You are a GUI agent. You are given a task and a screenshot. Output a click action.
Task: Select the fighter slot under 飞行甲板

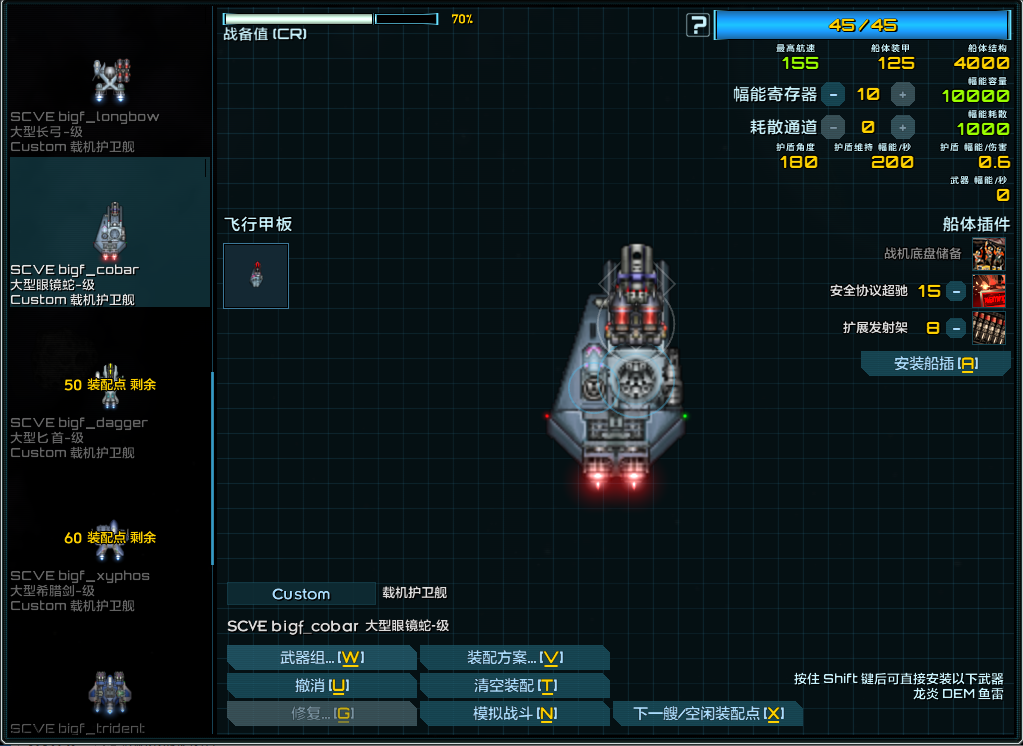tap(256, 275)
